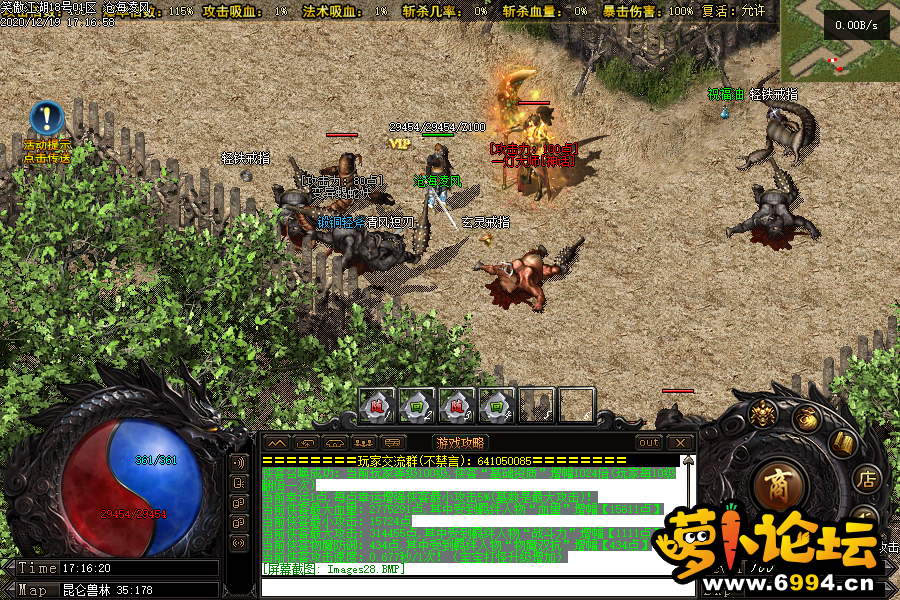900x600 pixels.
Task: Open the money pouch bag icon
Action: click(807, 418)
